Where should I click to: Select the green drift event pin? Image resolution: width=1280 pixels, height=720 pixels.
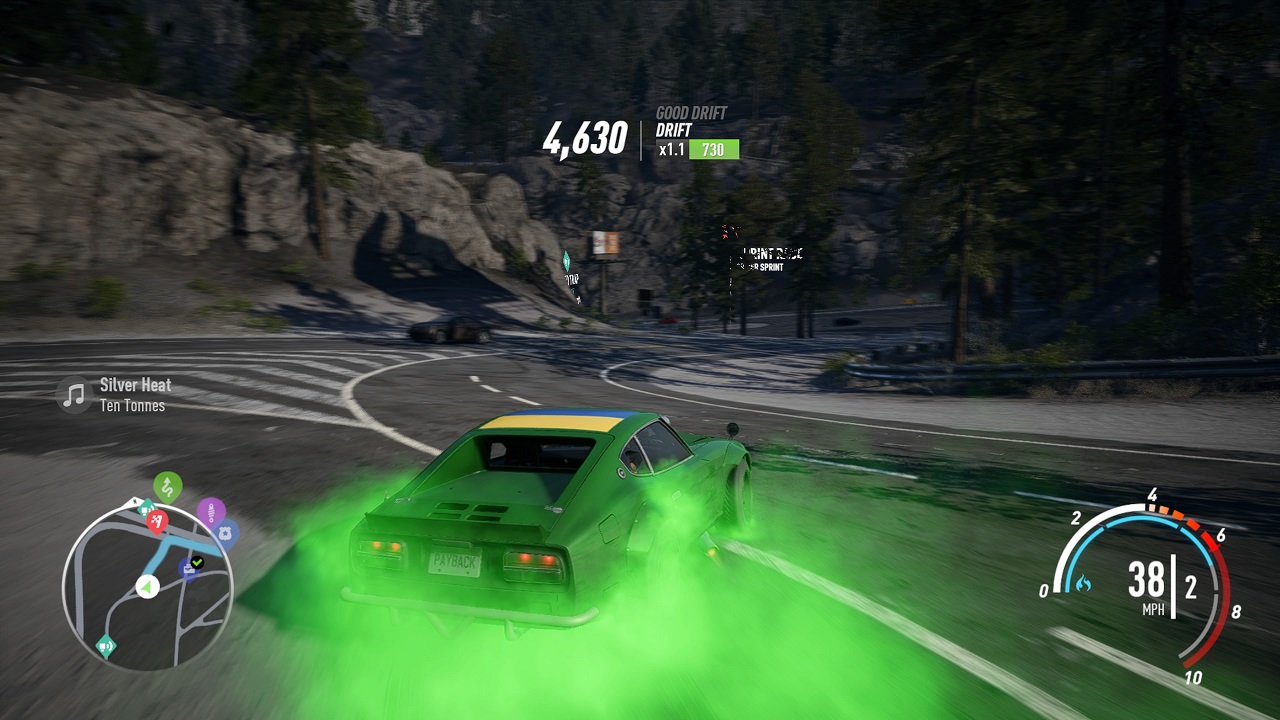click(168, 487)
